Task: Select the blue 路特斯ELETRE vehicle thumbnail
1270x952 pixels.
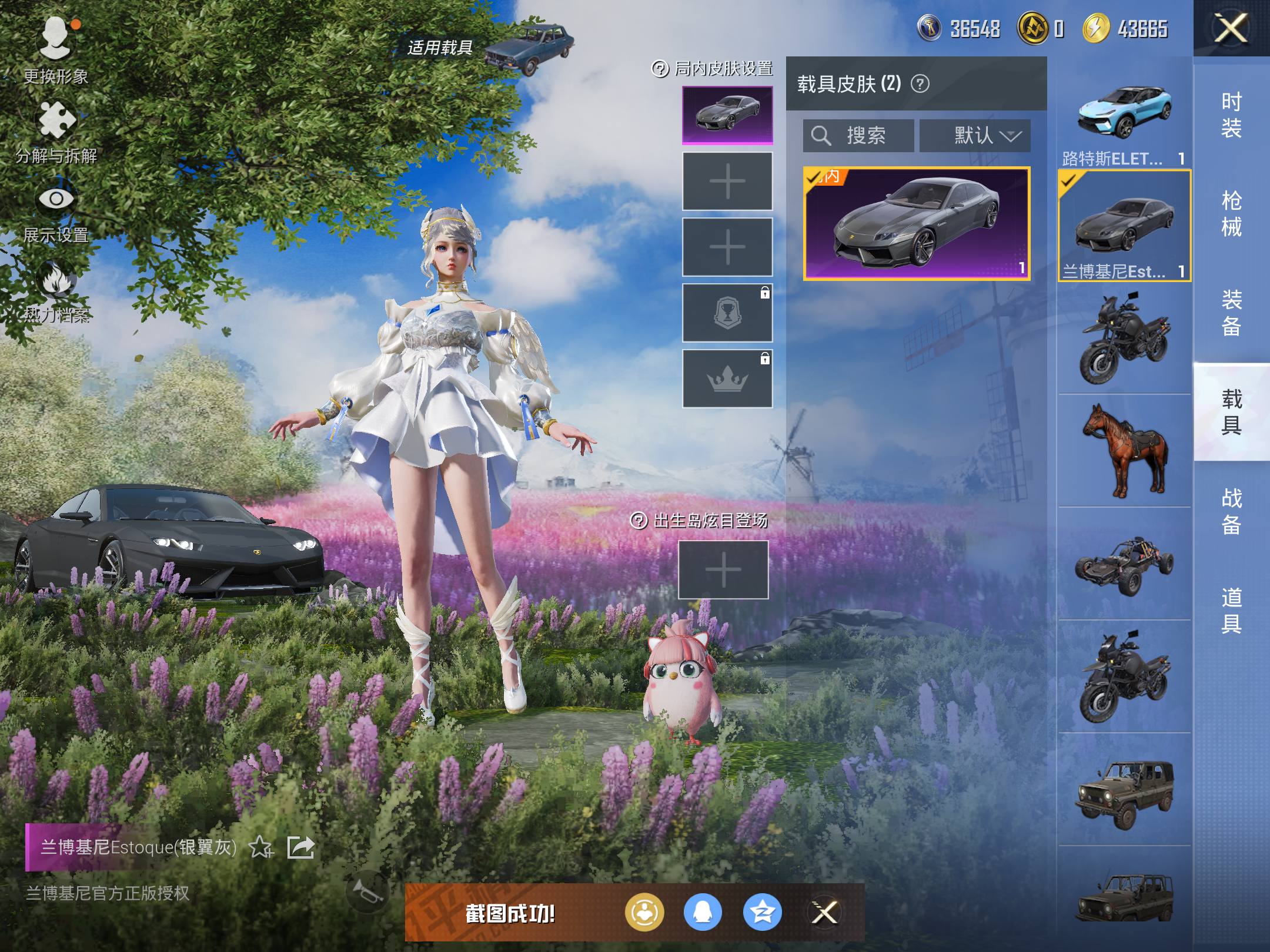Action: [1124, 113]
